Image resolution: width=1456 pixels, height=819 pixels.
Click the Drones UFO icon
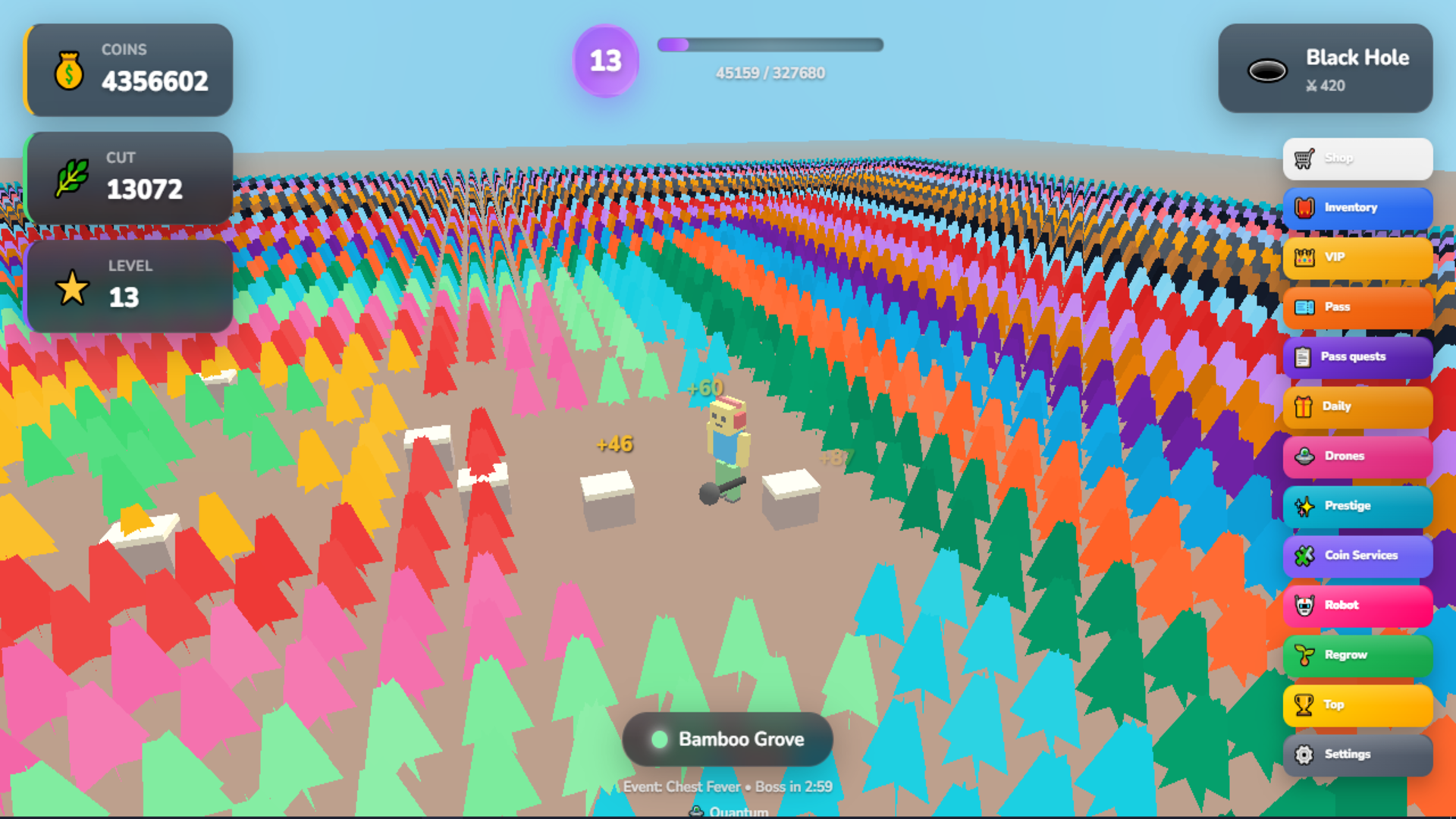pos(1303,456)
